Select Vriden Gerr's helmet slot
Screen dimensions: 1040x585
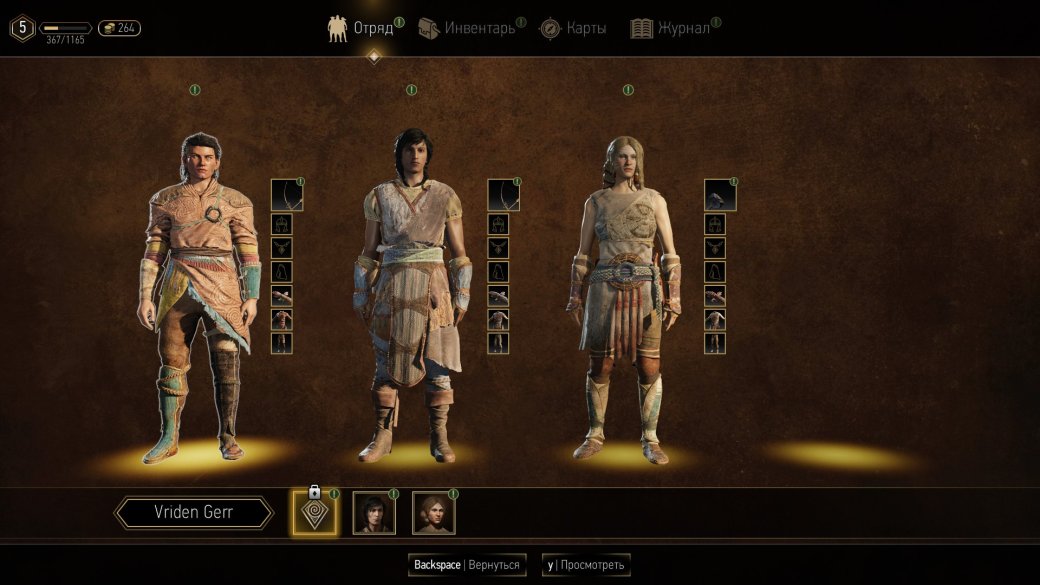(x=282, y=225)
